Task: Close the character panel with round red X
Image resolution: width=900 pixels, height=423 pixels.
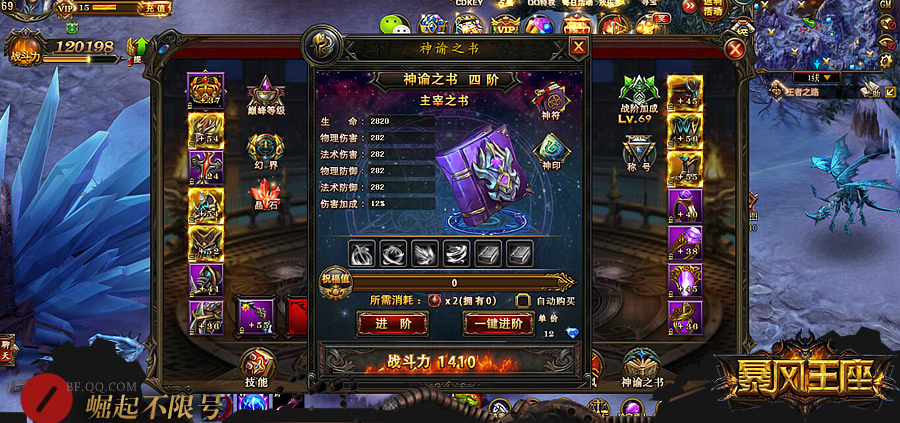Action: coord(736,49)
